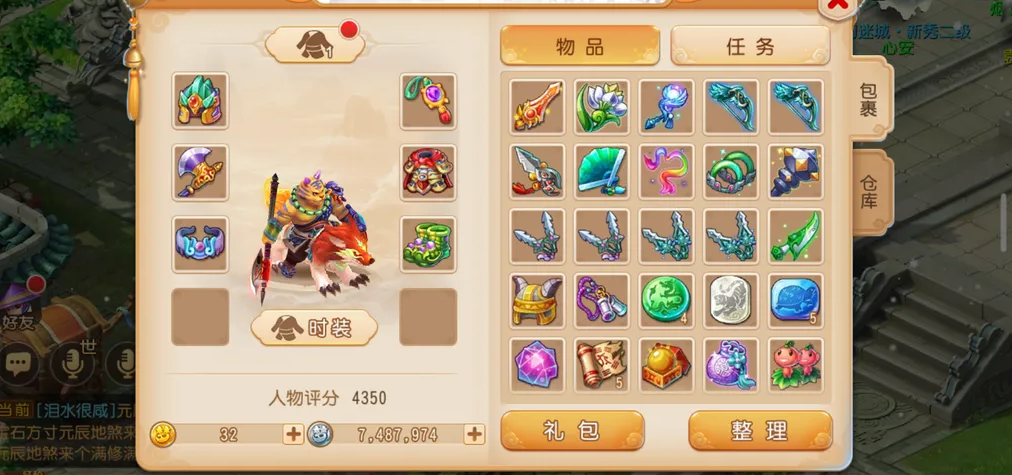Screen dimensions: 1012x475
Task: Add silver coins with the plus button
Action: tap(474, 434)
